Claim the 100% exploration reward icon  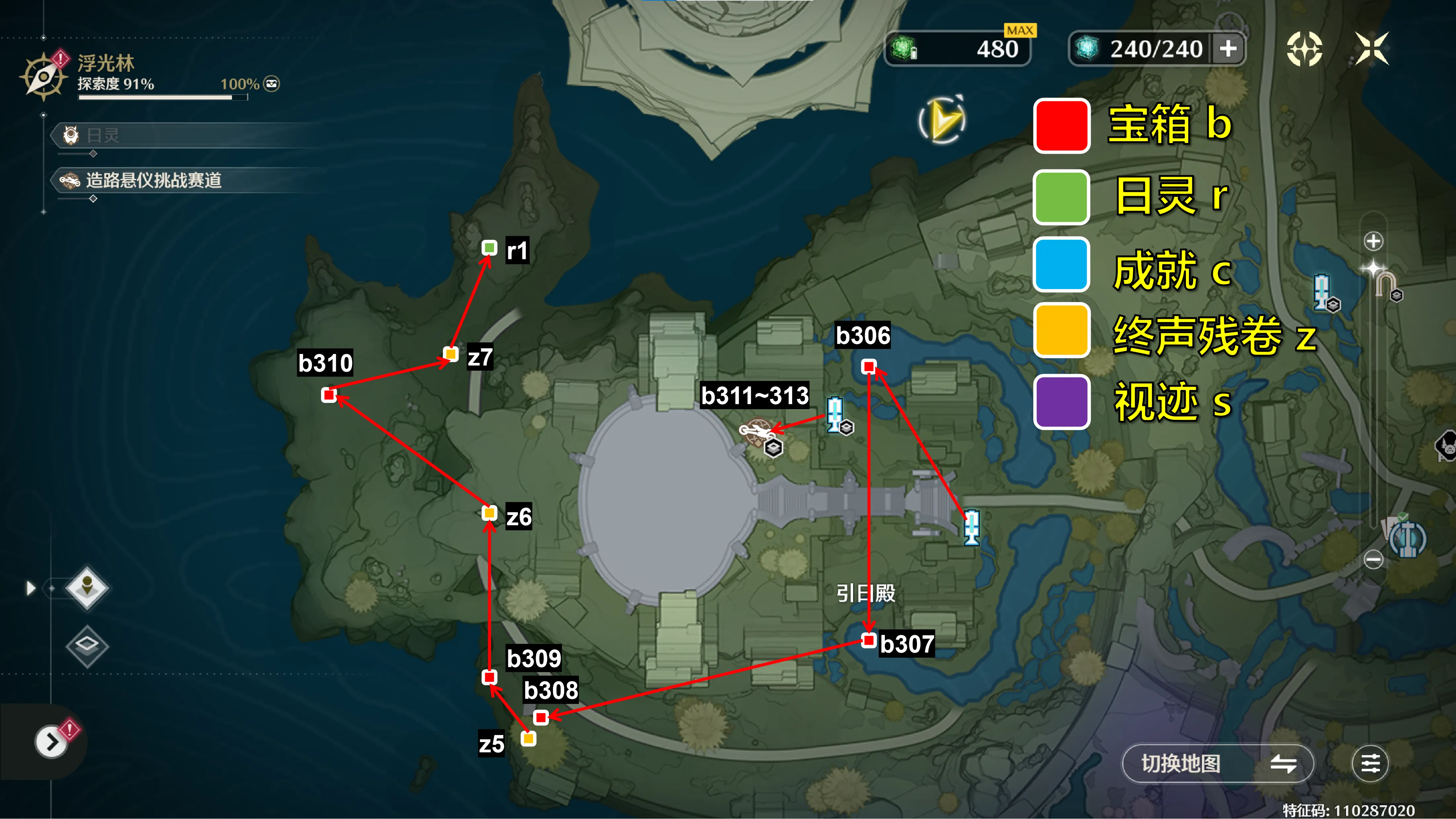pos(272,84)
